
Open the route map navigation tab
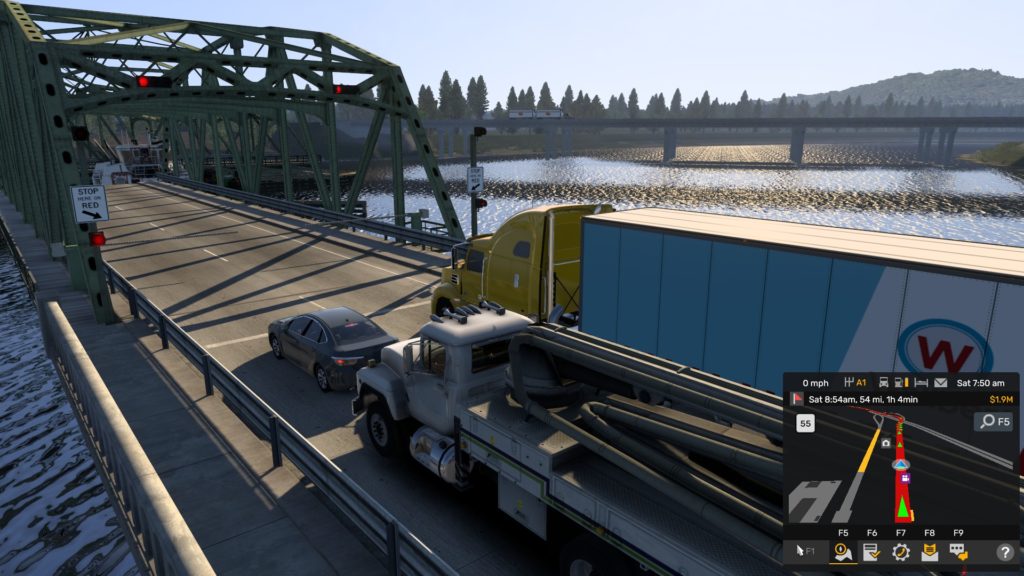tap(843, 551)
